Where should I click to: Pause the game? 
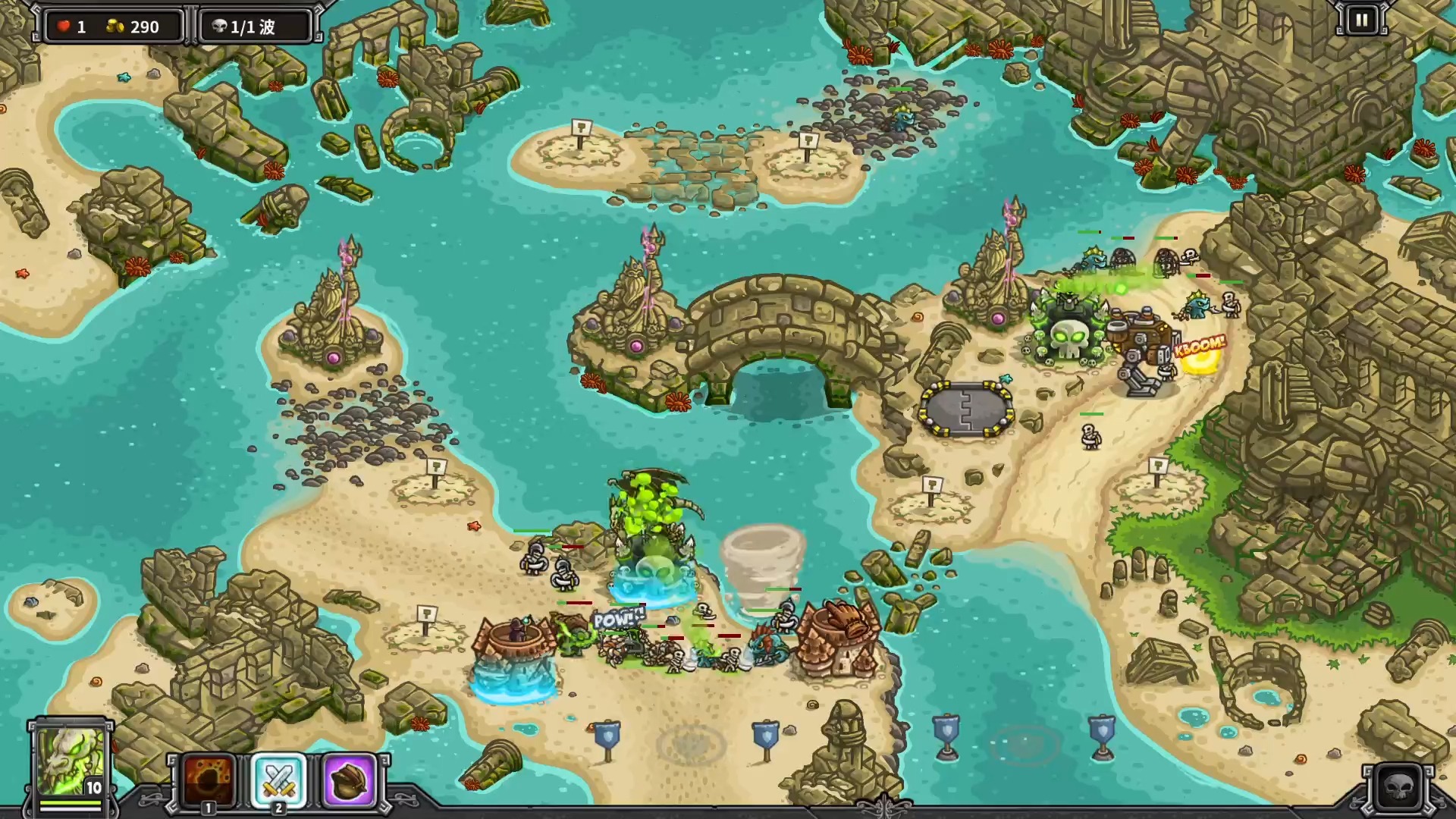1361,20
